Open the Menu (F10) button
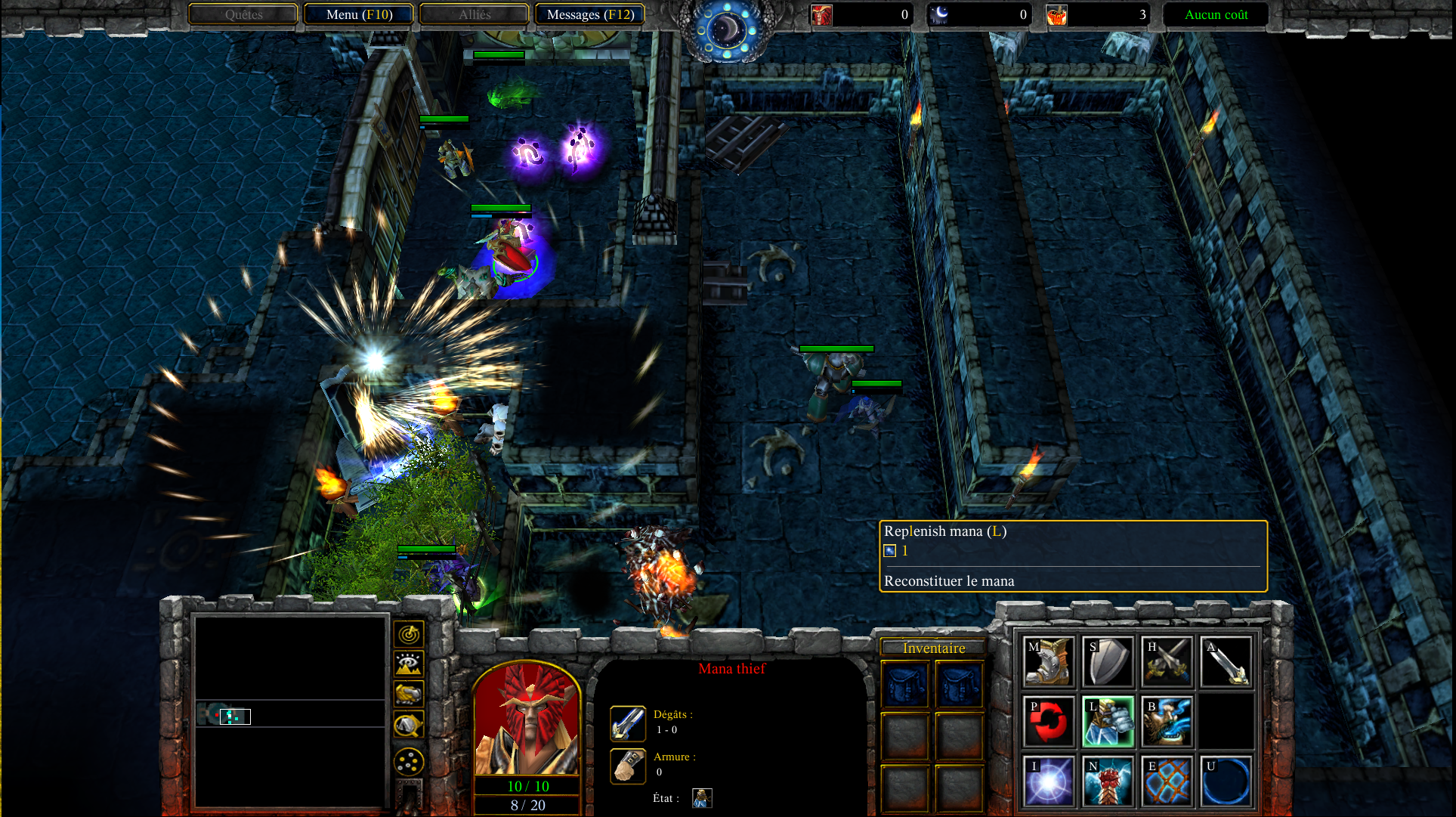 pyautogui.click(x=359, y=14)
